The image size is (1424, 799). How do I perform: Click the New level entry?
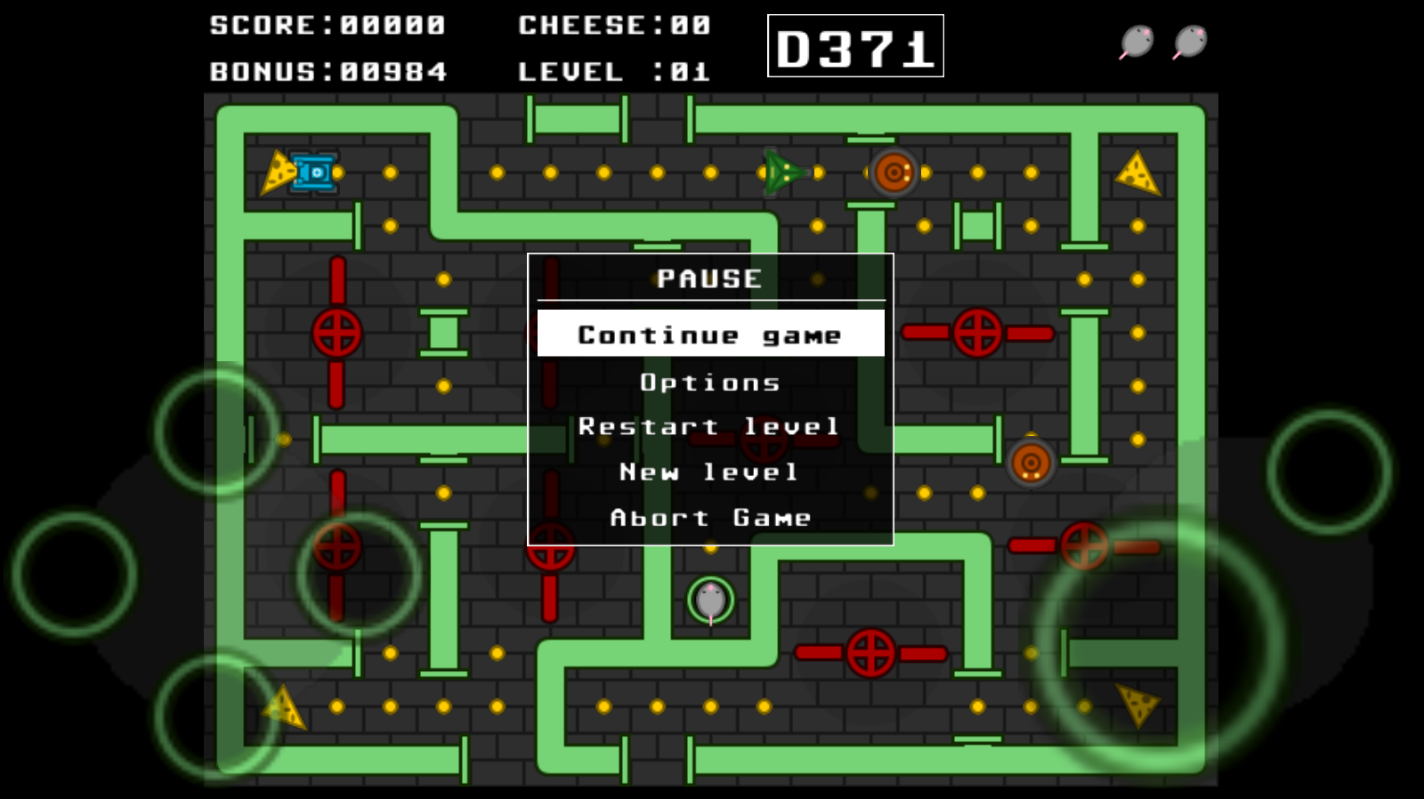click(x=710, y=472)
